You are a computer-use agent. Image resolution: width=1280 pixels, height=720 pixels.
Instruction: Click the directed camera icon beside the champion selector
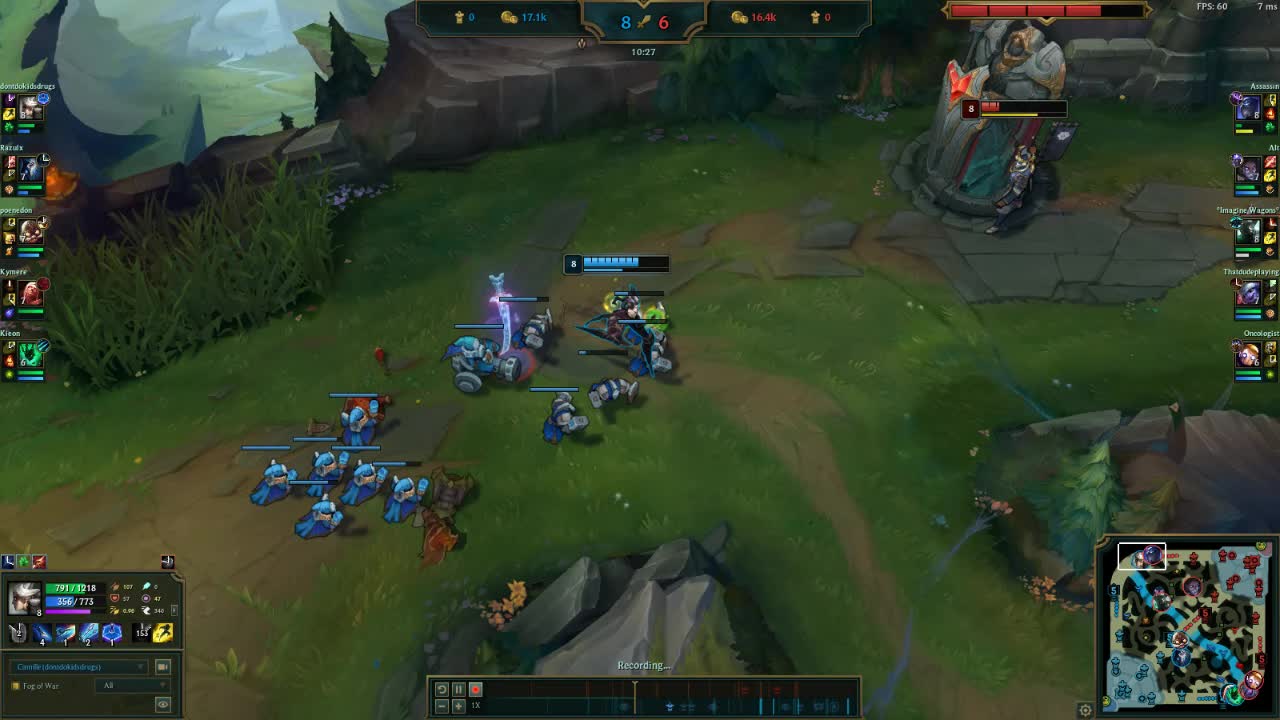tap(163, 666)
